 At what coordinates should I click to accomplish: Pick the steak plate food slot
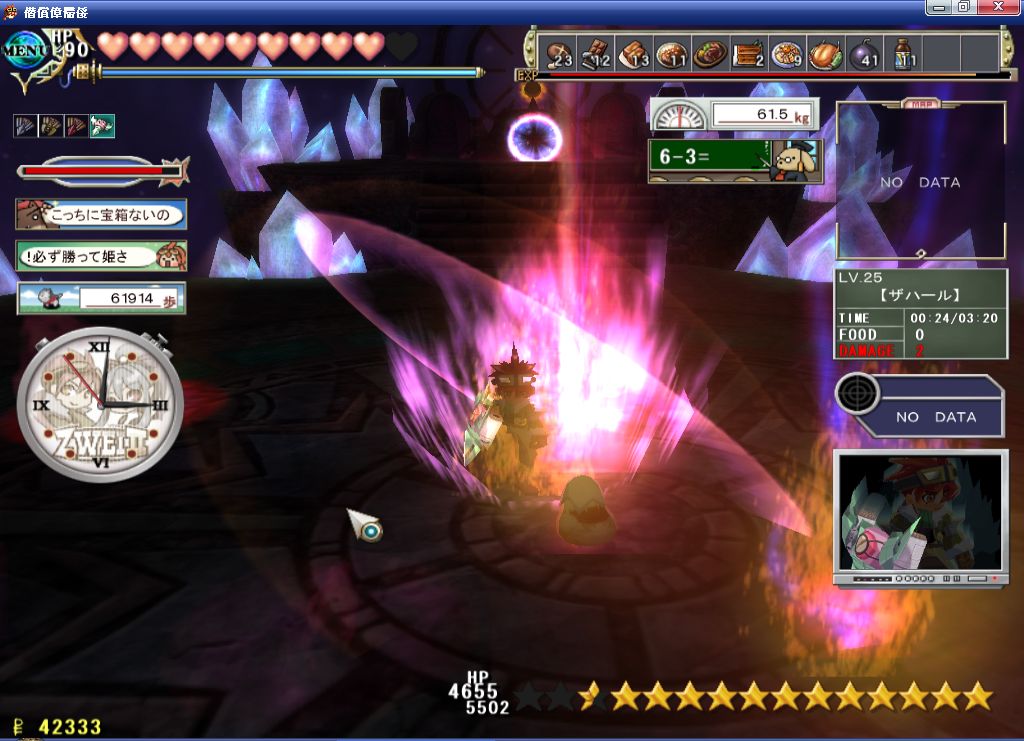pos(710,53)
